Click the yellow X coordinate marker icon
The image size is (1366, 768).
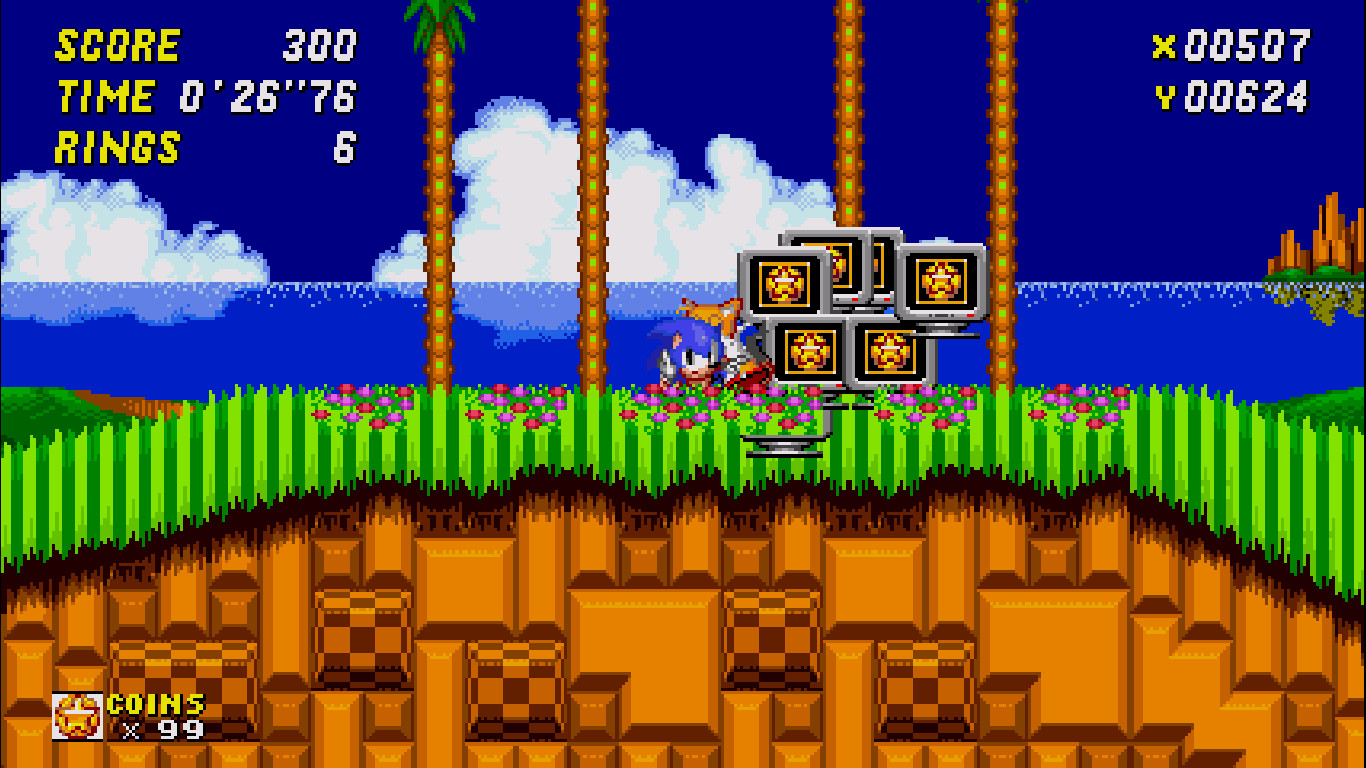(x=1166, y=45)
